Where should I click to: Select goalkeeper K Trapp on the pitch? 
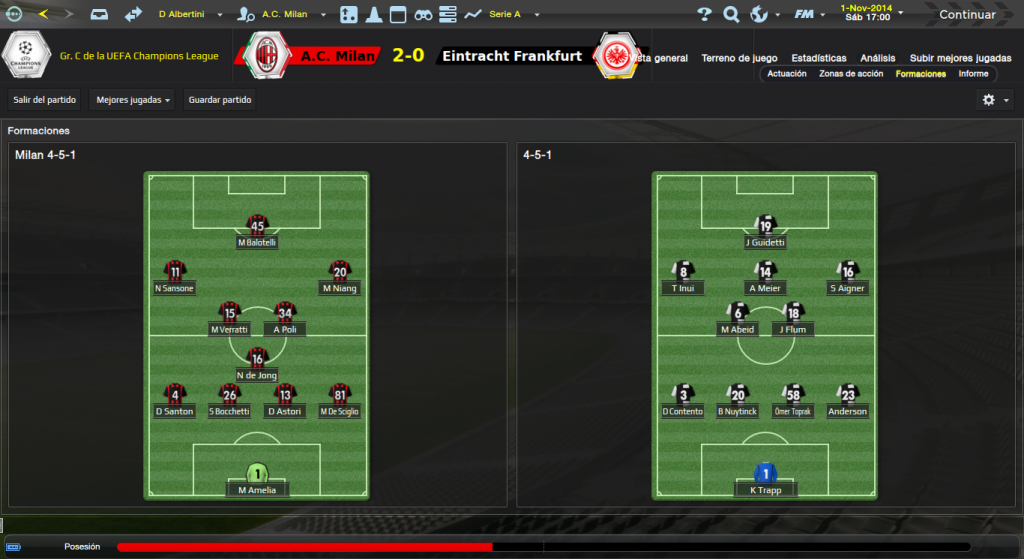766,490
